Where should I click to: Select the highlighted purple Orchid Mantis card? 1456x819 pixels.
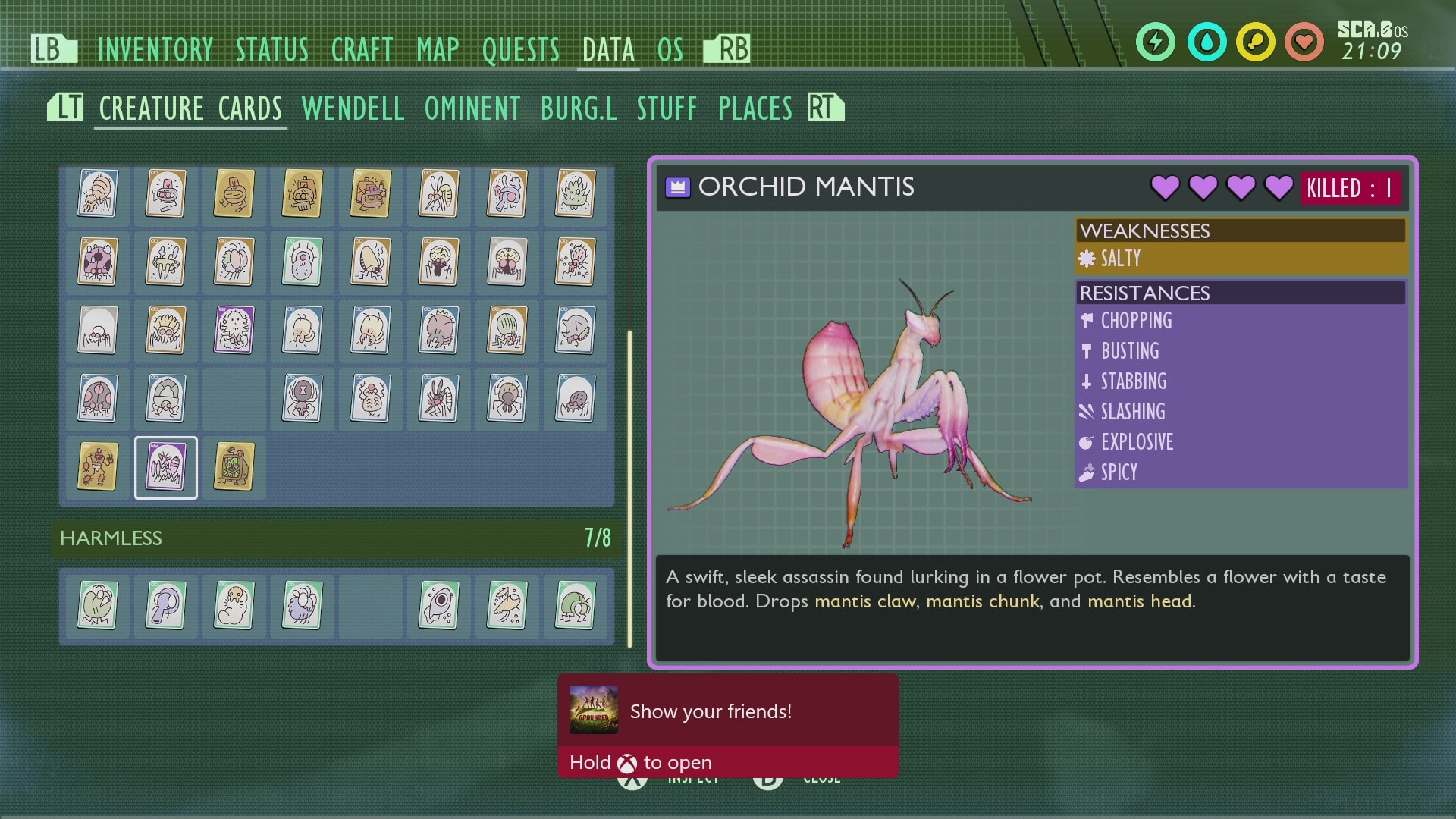(x=166, y=467)
